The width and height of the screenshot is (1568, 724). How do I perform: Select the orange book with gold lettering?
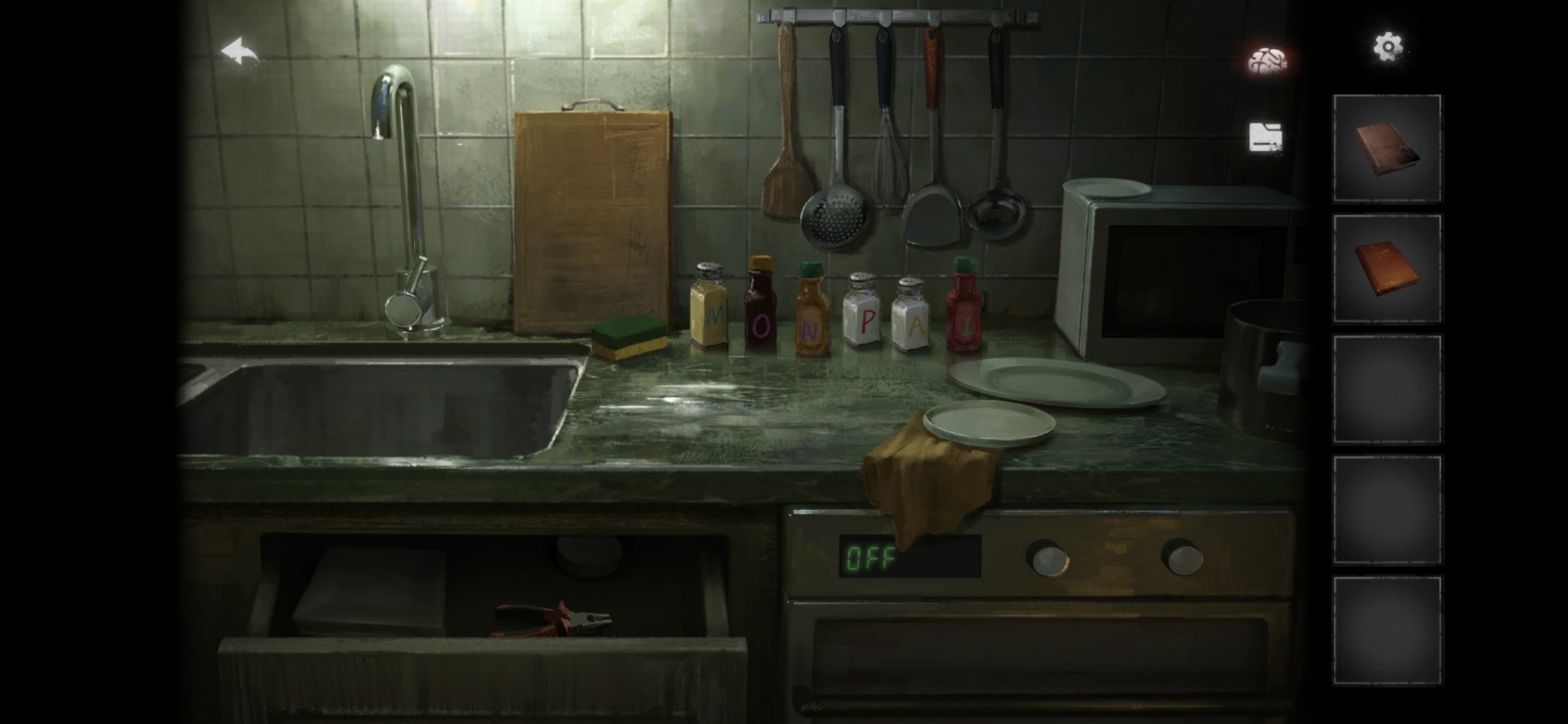(1387, 269)
